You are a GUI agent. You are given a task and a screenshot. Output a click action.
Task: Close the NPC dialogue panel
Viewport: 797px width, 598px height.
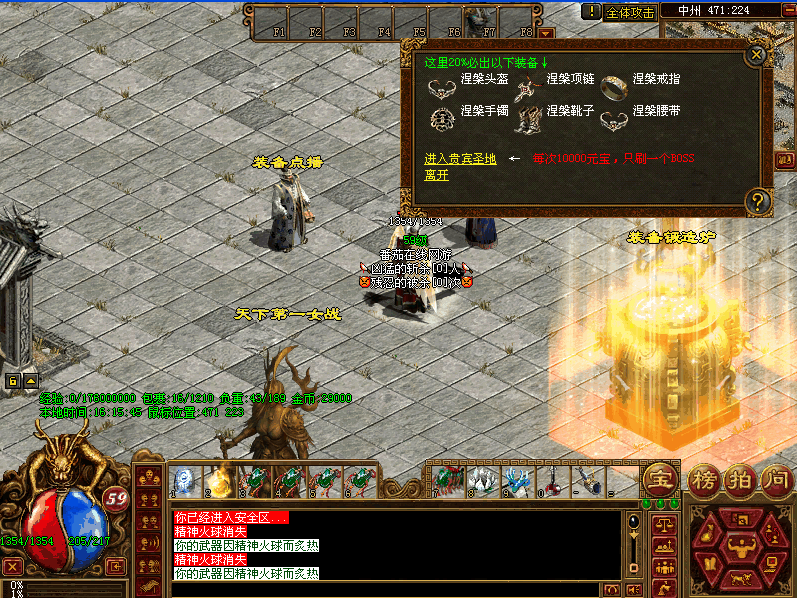pyautogui.click(x=757, y=55)
